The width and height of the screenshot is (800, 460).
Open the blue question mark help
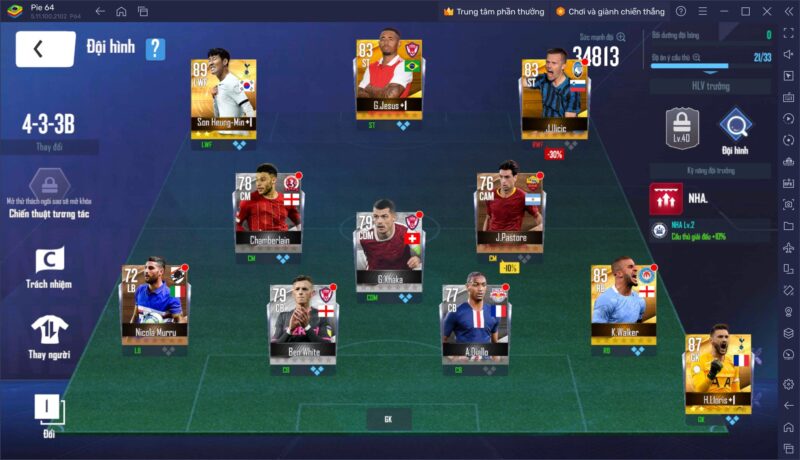155,49
